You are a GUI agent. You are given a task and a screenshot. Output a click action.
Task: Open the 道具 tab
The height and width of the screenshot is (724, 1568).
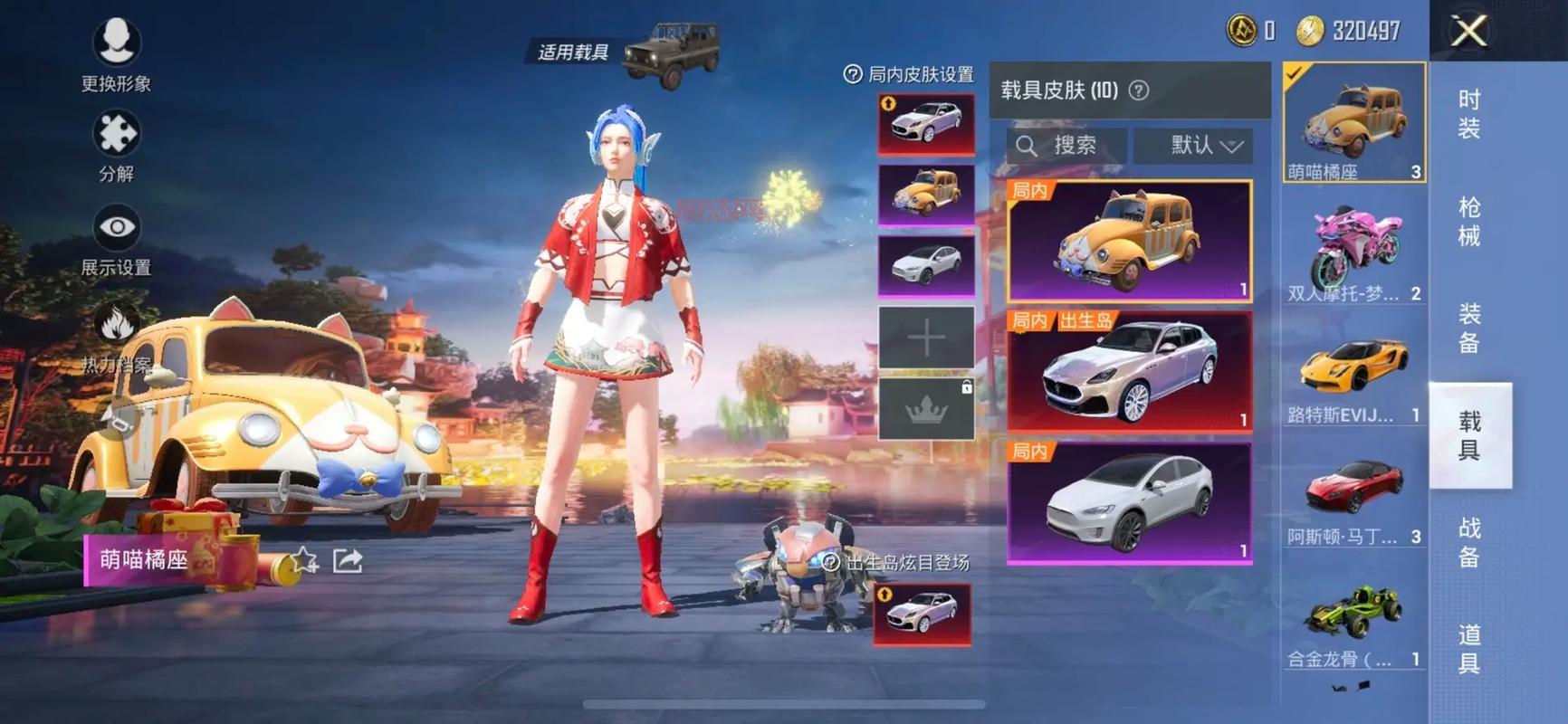(x=1468, y=649)
